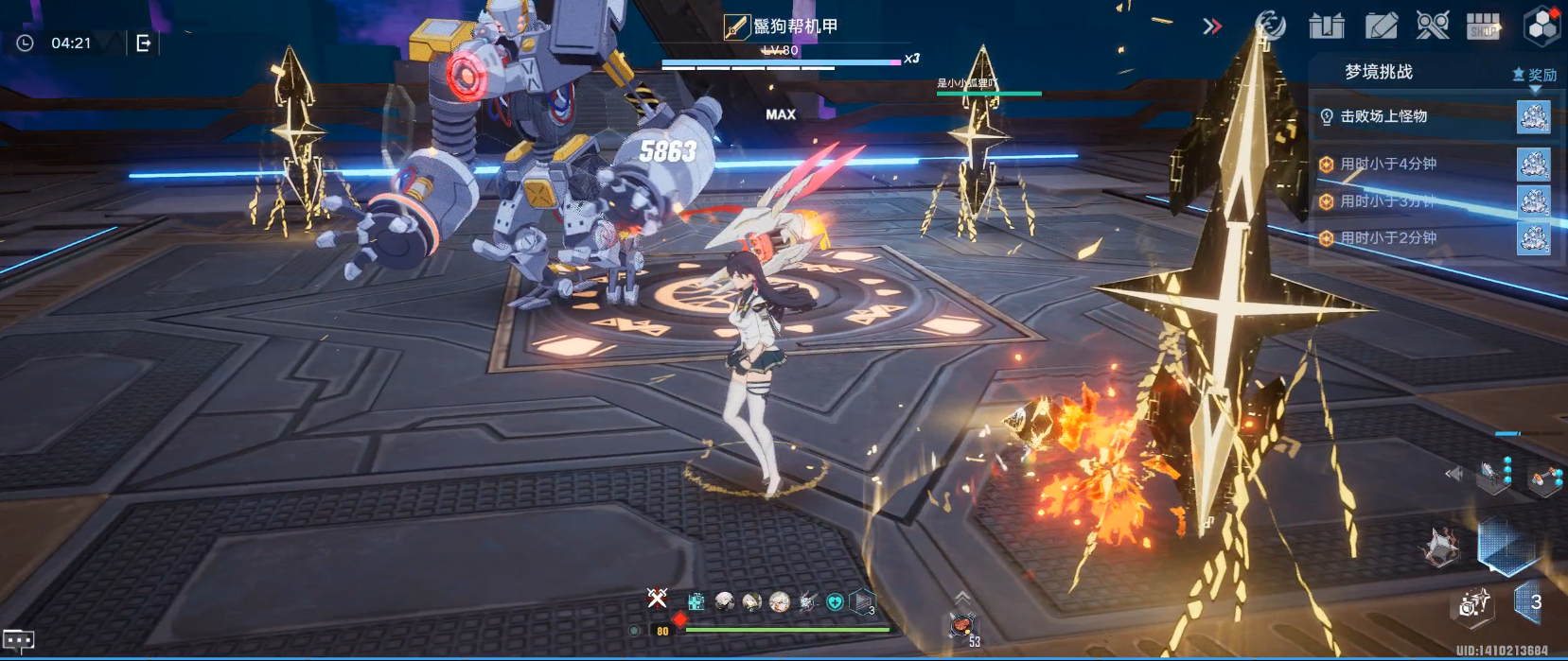Open the notepad and pencil icon
This screenshot has height=661, width=1568.
pos(1381,26)
